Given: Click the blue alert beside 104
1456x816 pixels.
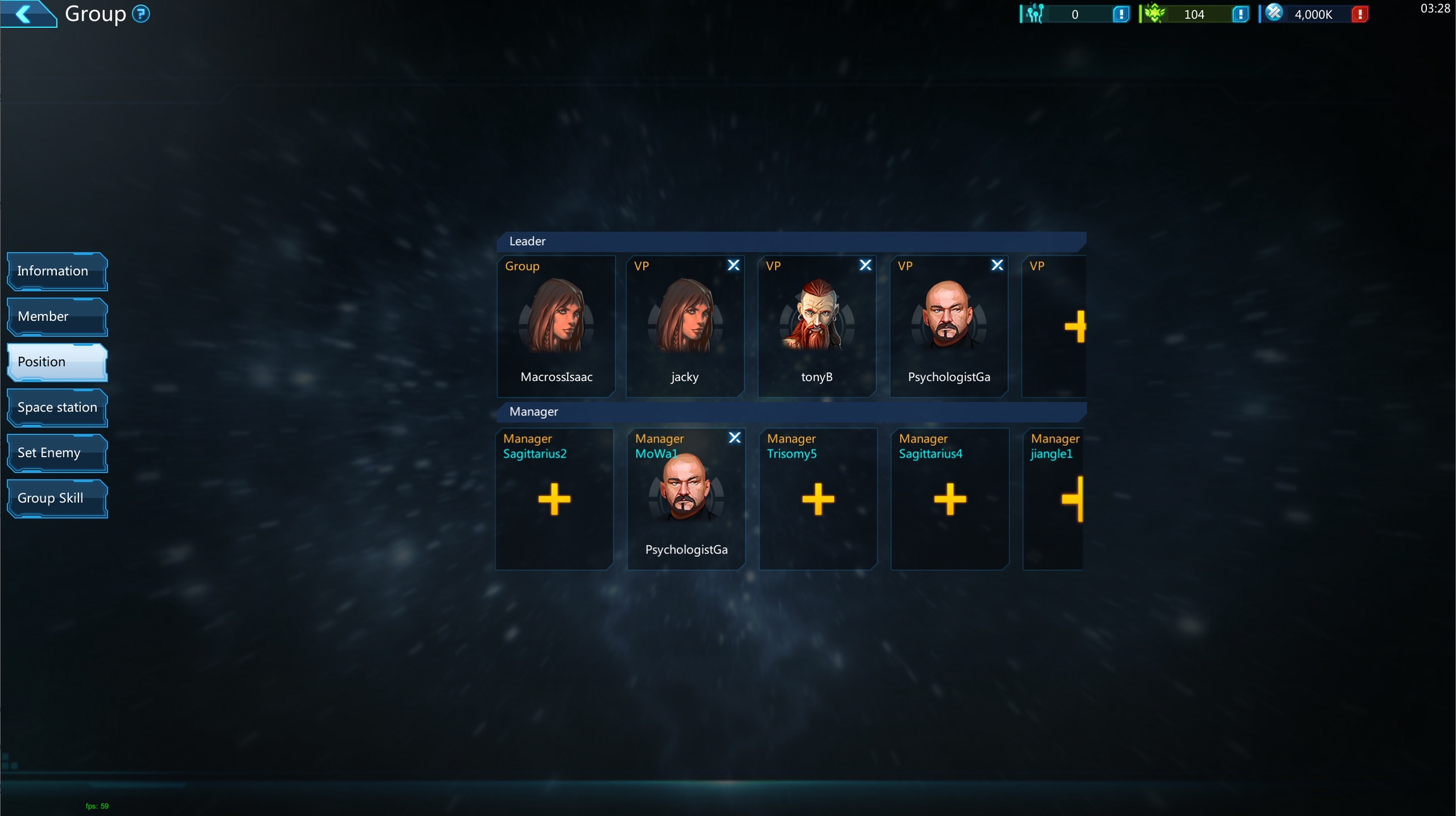Looking at the screenshot, I should tap(1240, 14).
